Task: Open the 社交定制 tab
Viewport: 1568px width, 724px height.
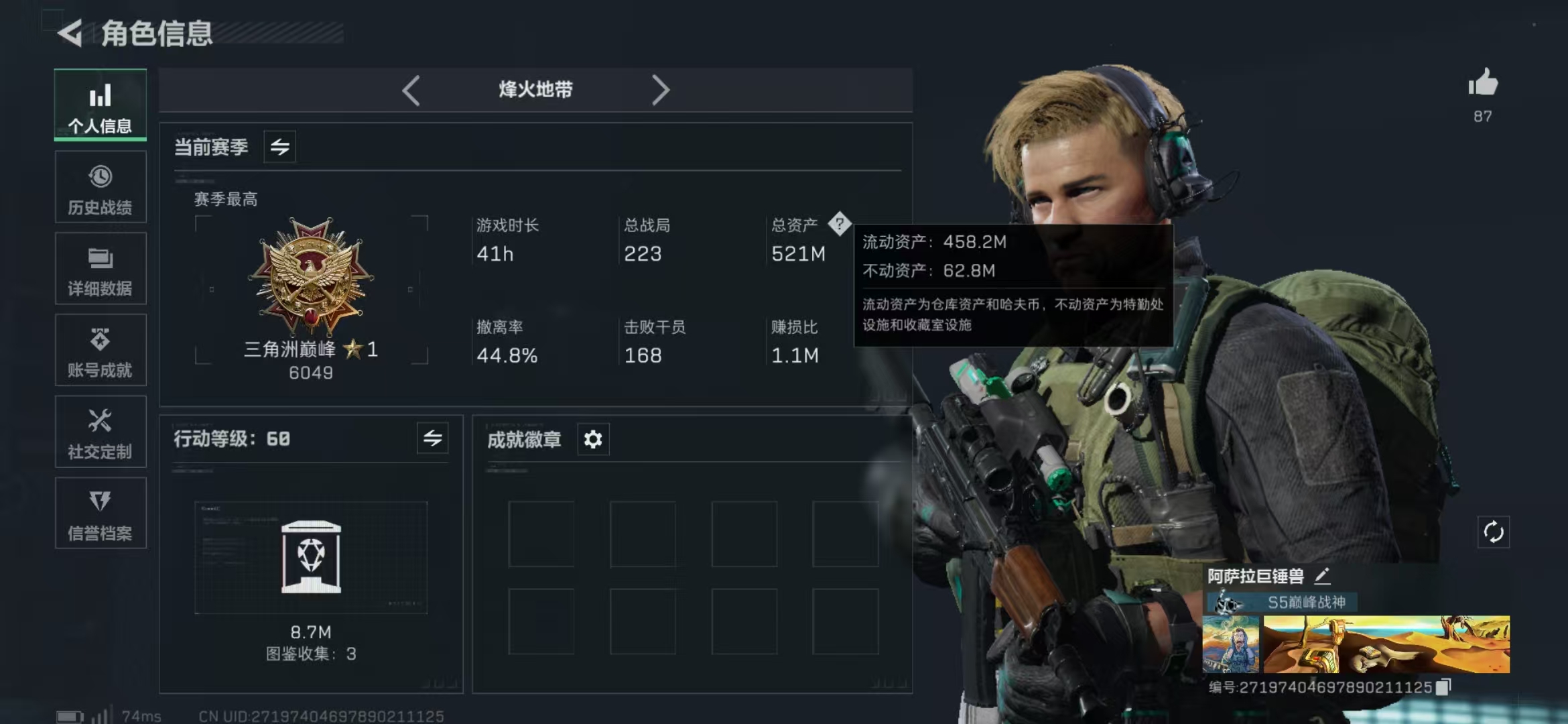Action: [101, 432]
